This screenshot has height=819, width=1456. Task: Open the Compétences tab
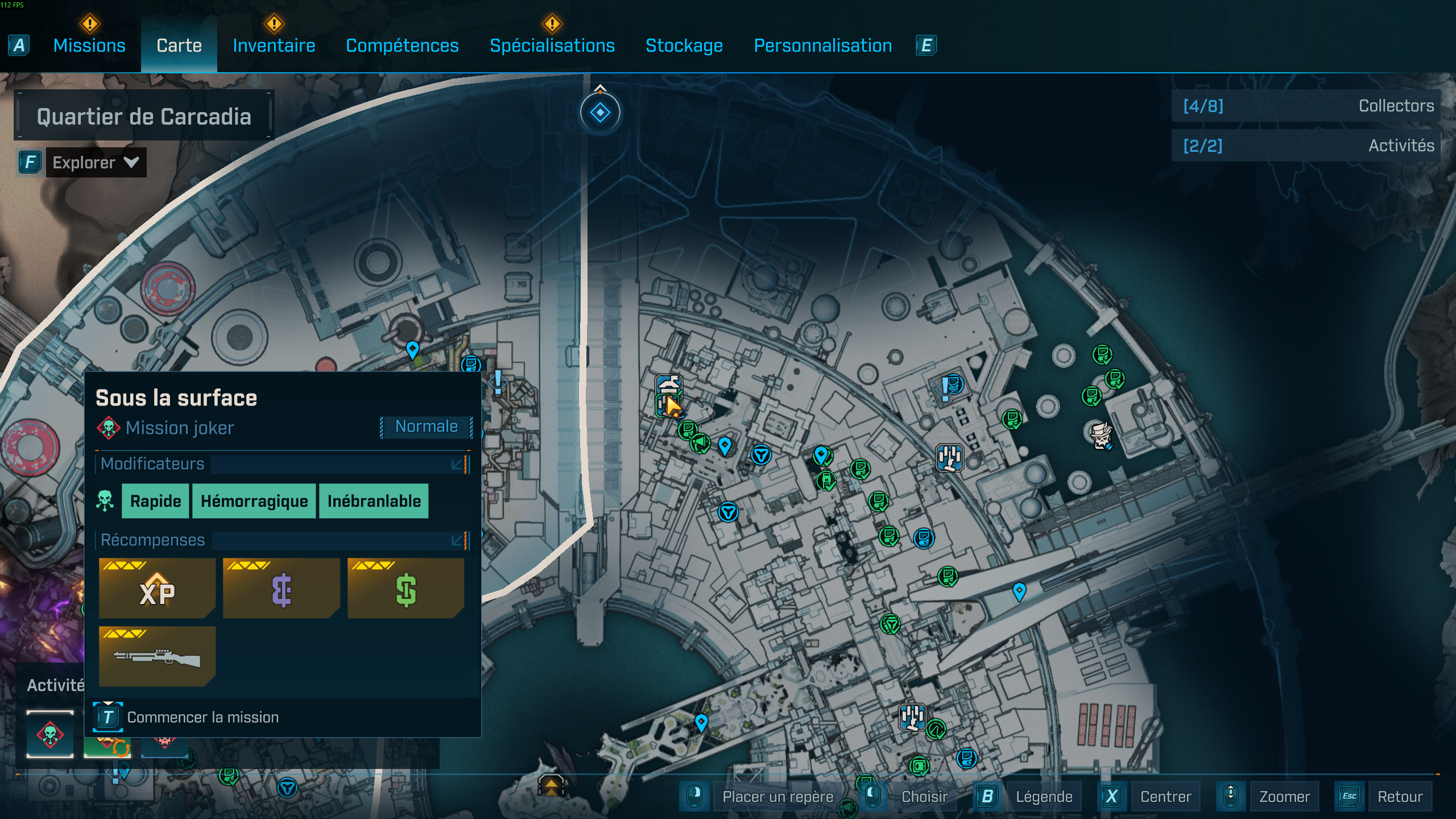click(x=402, y=45)
